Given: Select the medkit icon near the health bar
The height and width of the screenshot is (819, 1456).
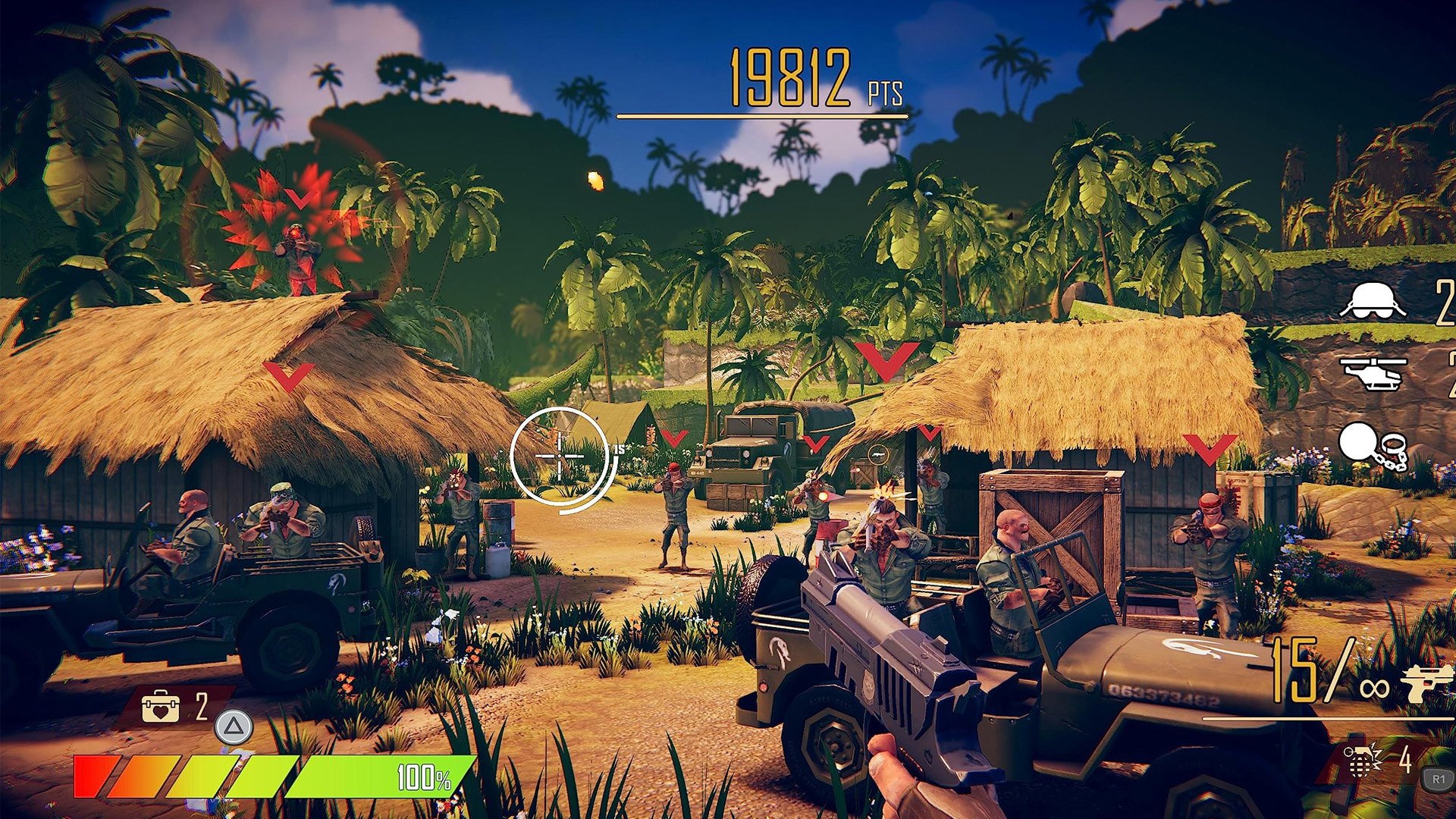Looking at the screenshot, I should point(161,706).
